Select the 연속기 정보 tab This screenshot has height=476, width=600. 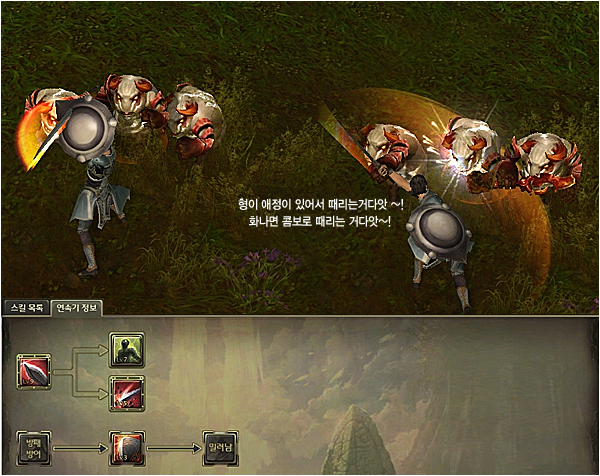pyautogui.click(x=77, y=308)
